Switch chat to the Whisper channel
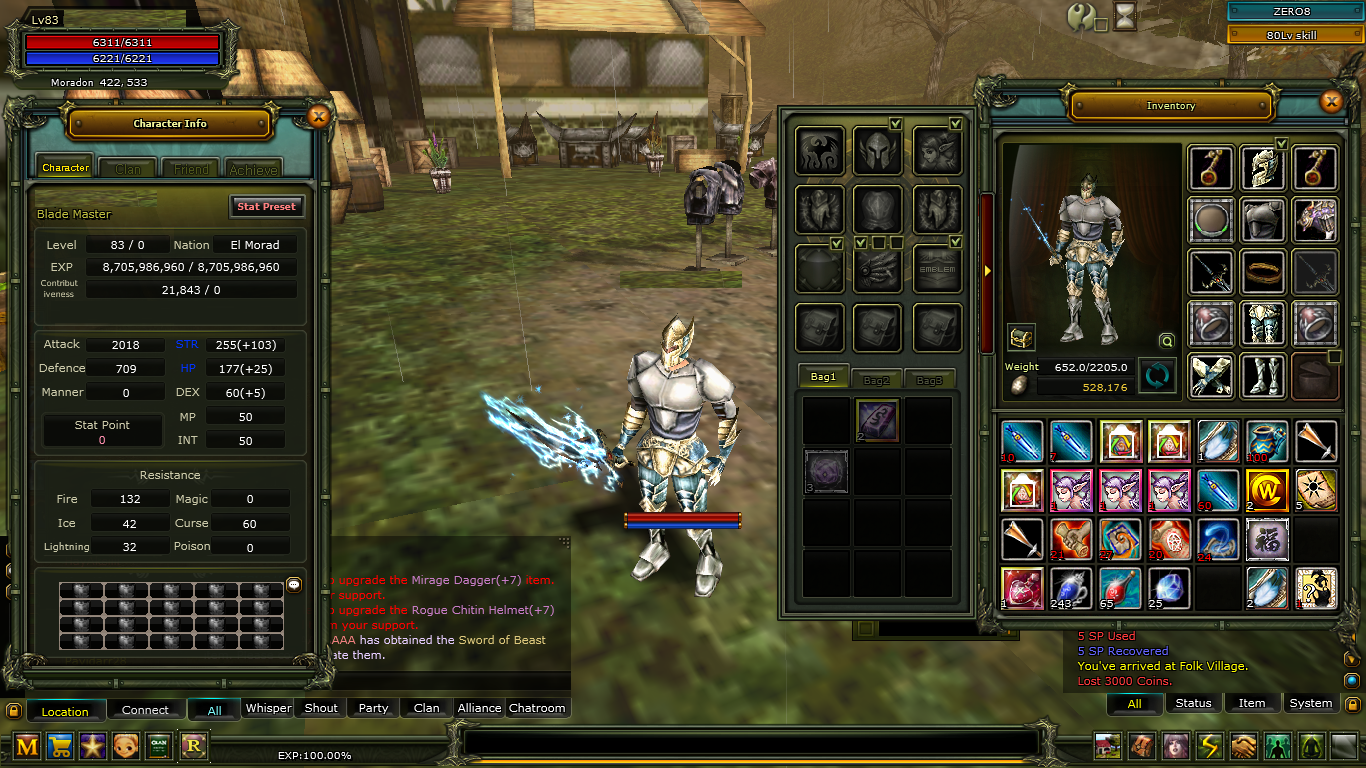The height and width of the screenshot is (768, 1366). 268,708
